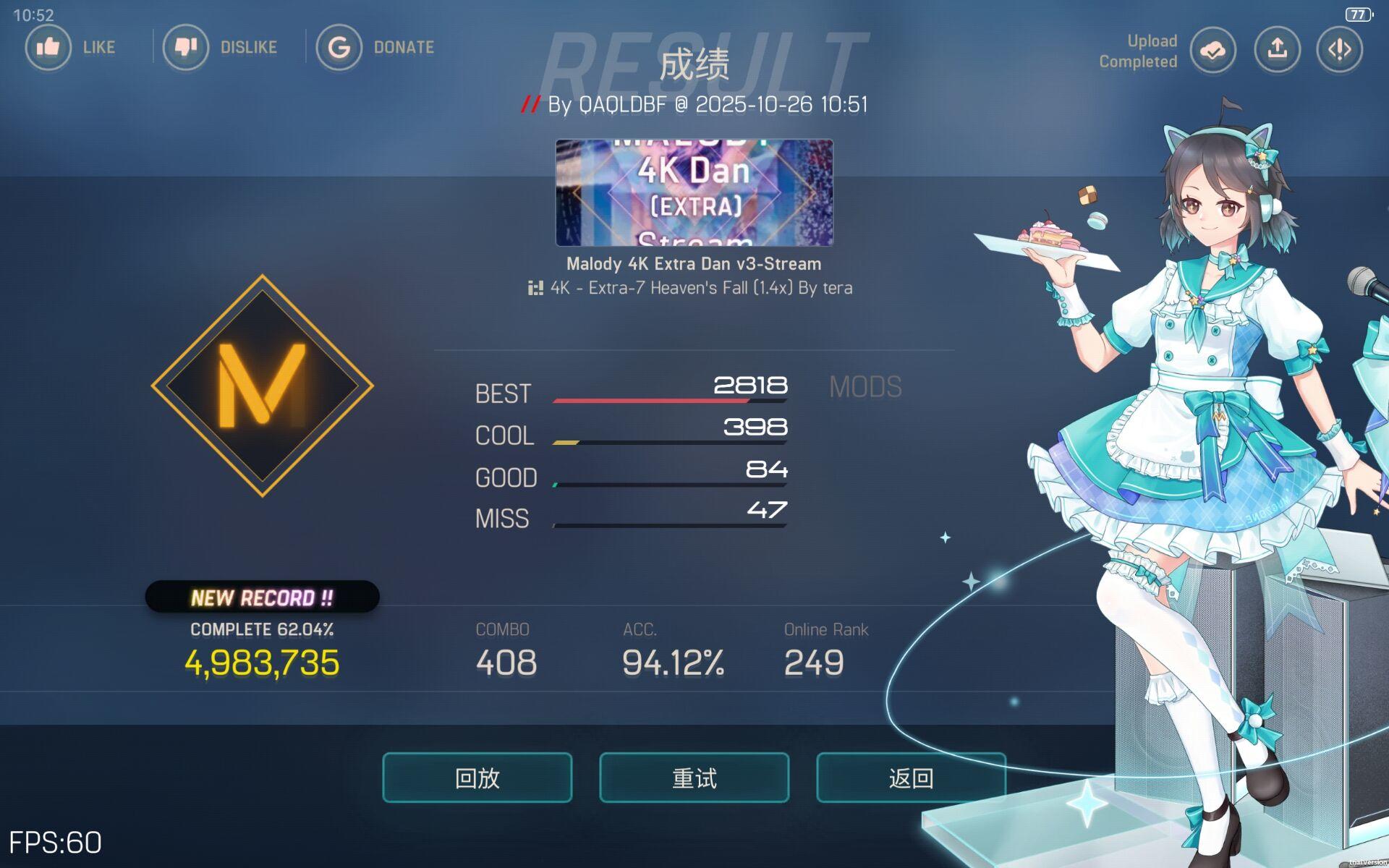Toggle the Like thumbs-up rating

pos(48,47)
